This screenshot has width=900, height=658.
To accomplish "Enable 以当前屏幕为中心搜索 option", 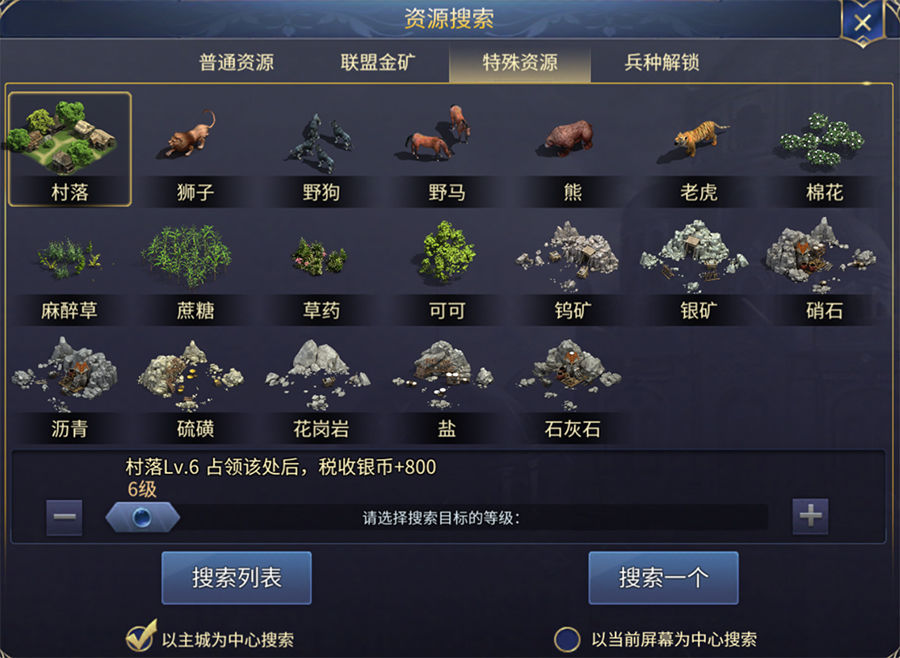I will click(568, 638).
